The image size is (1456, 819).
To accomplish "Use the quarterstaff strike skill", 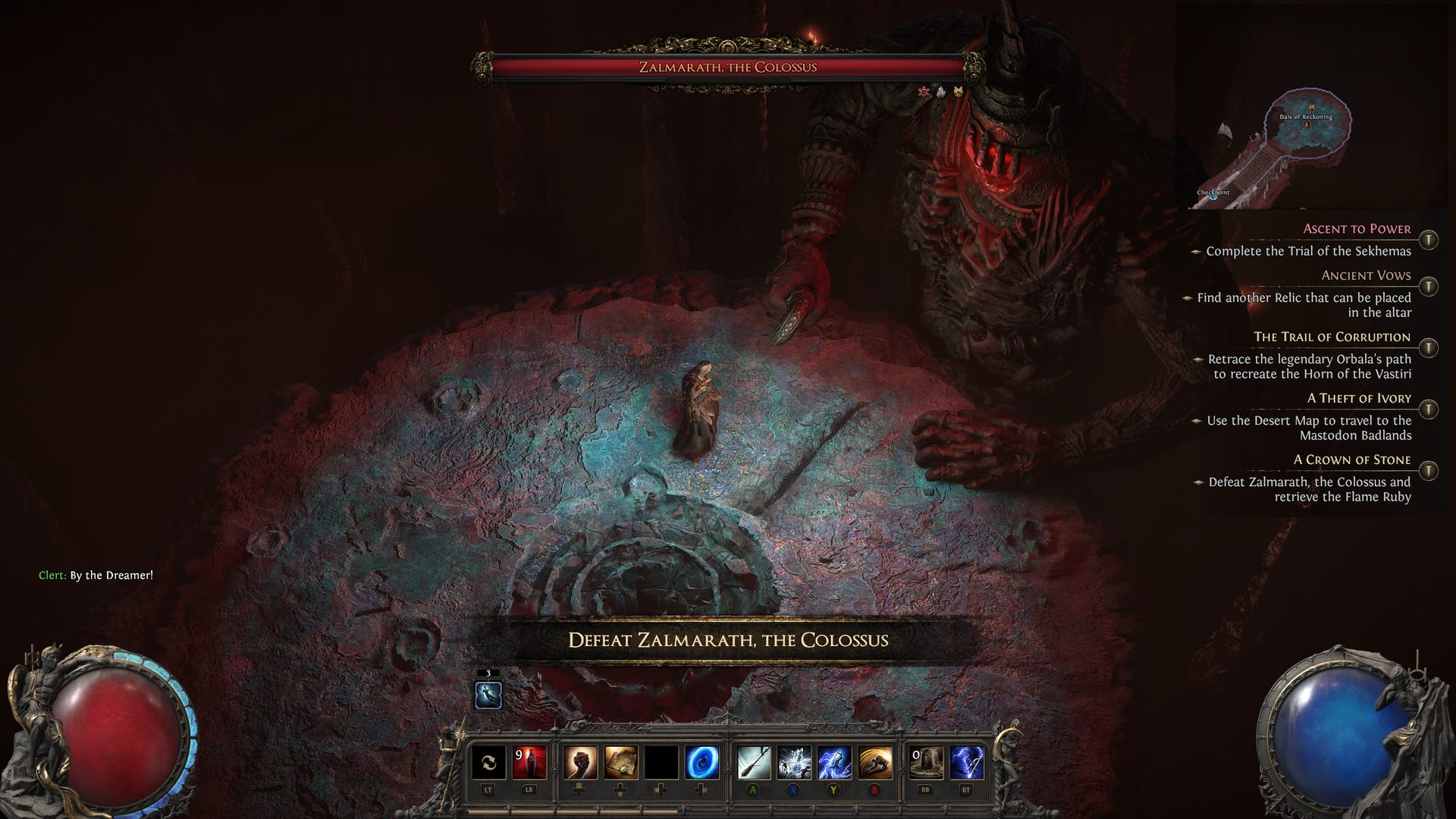I will [x=754, y=762].
